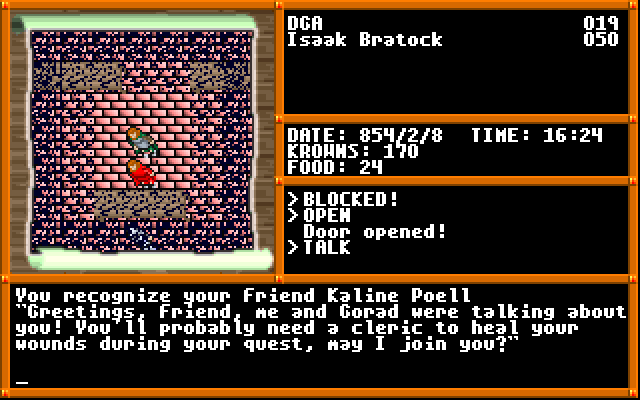Select party member DGA in roster
Viewport: 640px width, 400px height.
(305, 23)
